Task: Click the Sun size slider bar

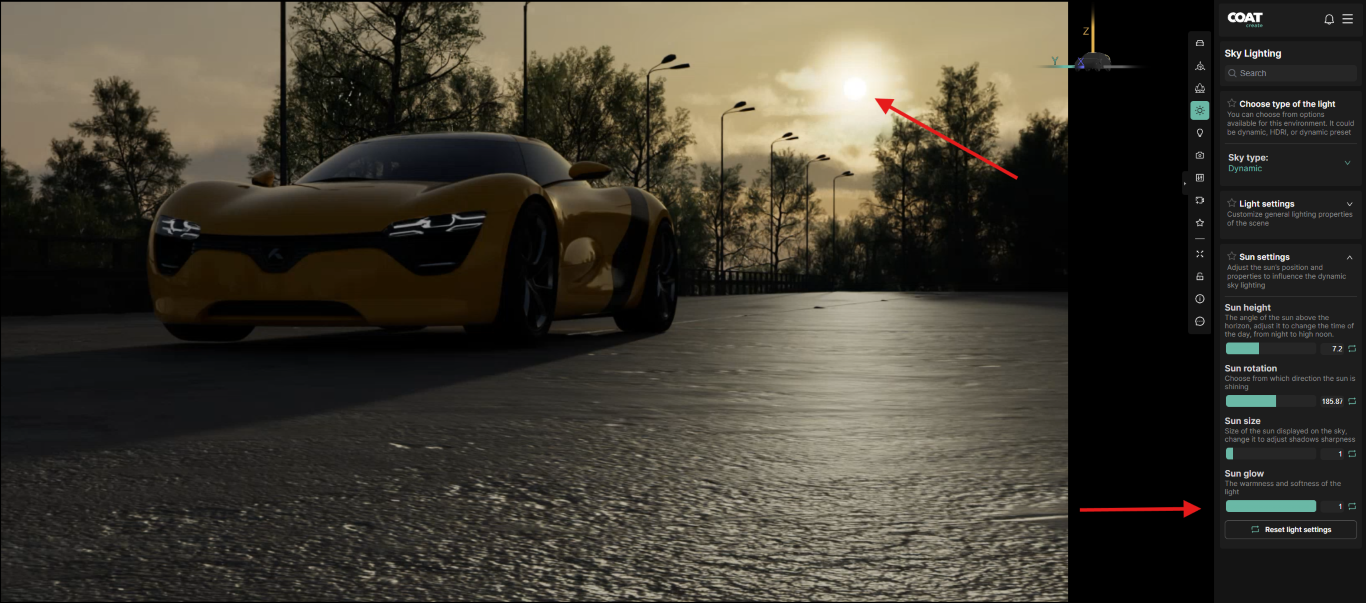Action: tap(1270, 454)
